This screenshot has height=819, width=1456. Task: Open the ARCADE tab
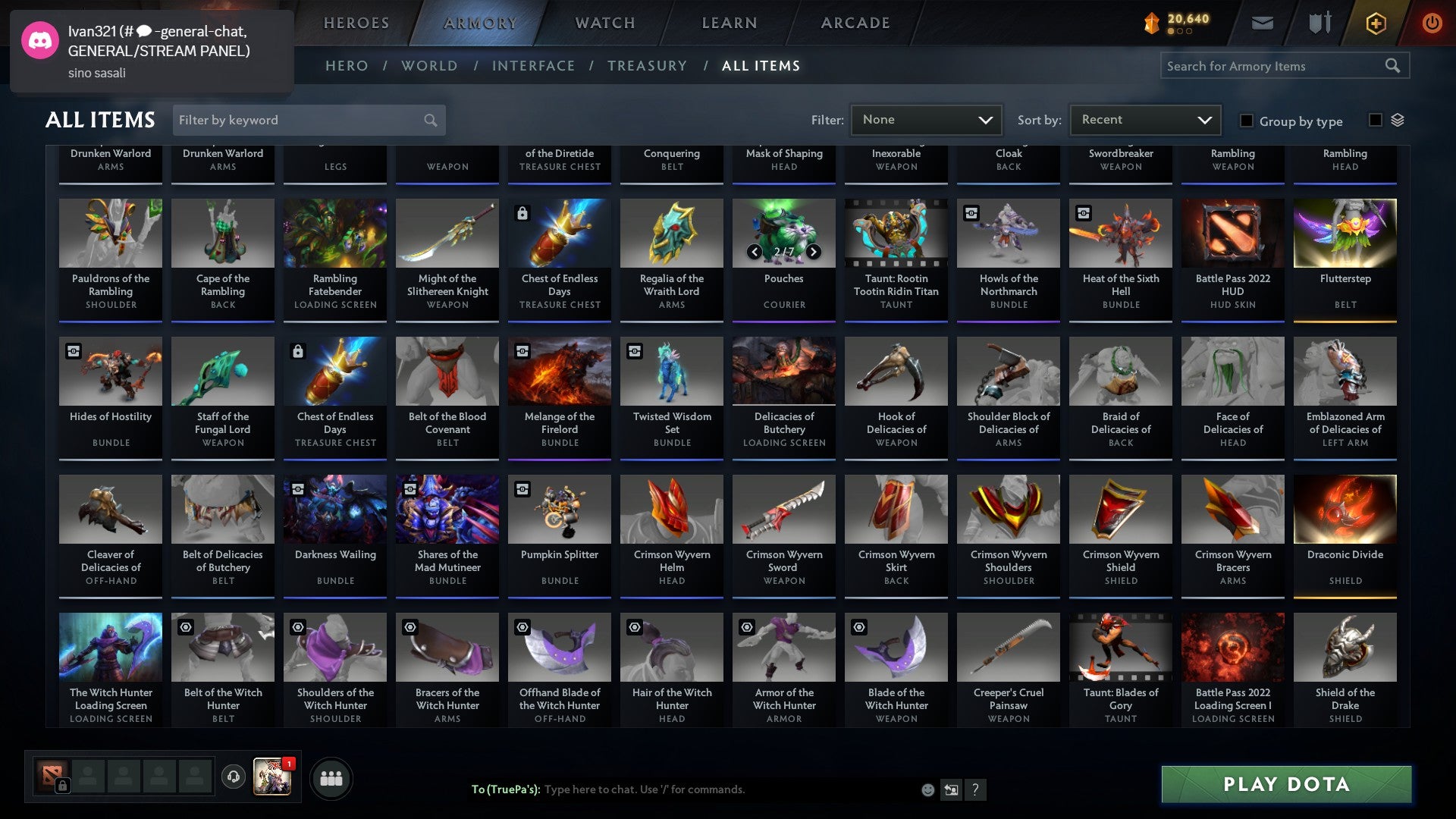[855, 22]
